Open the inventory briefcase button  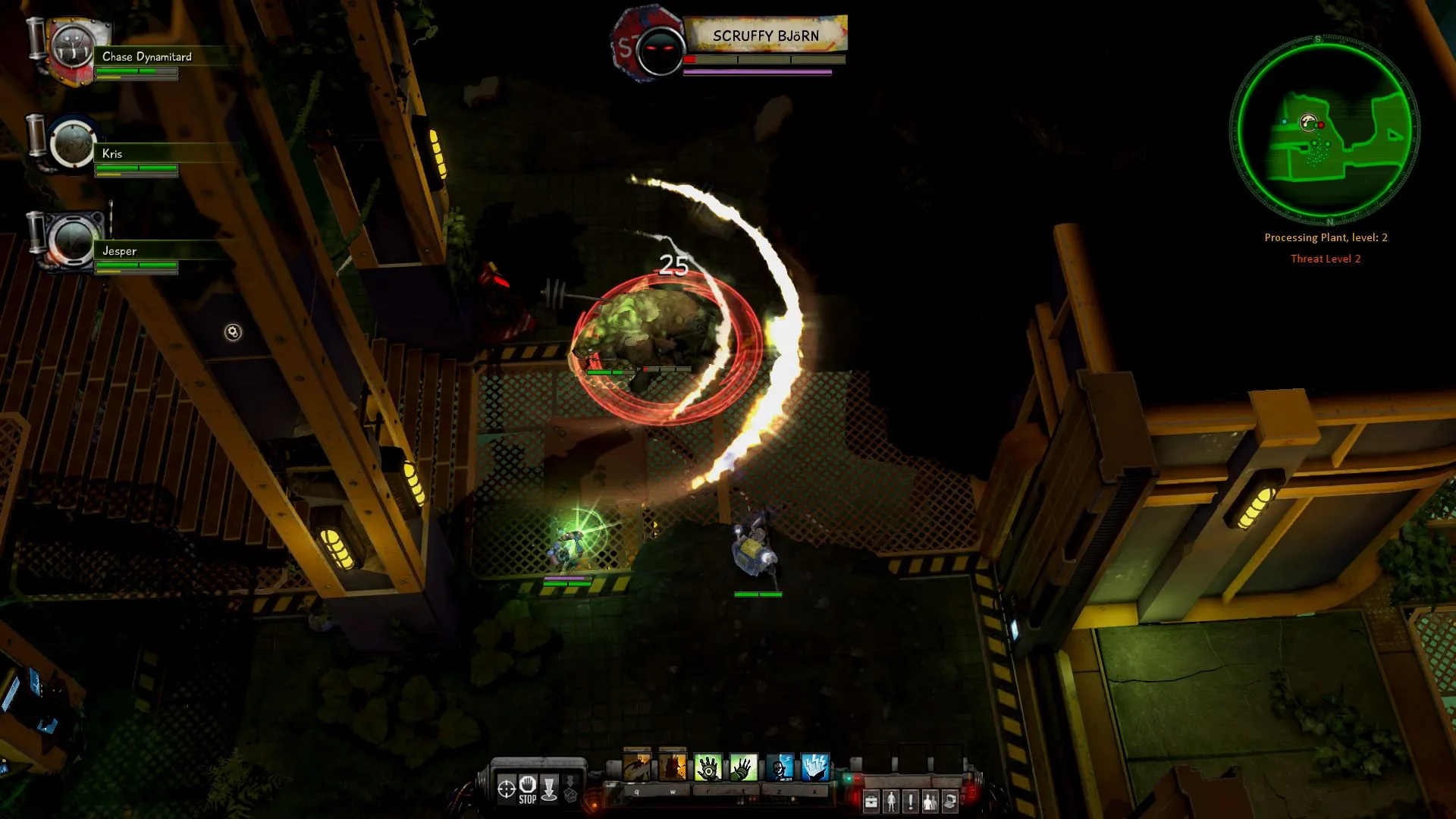[871, 801]
